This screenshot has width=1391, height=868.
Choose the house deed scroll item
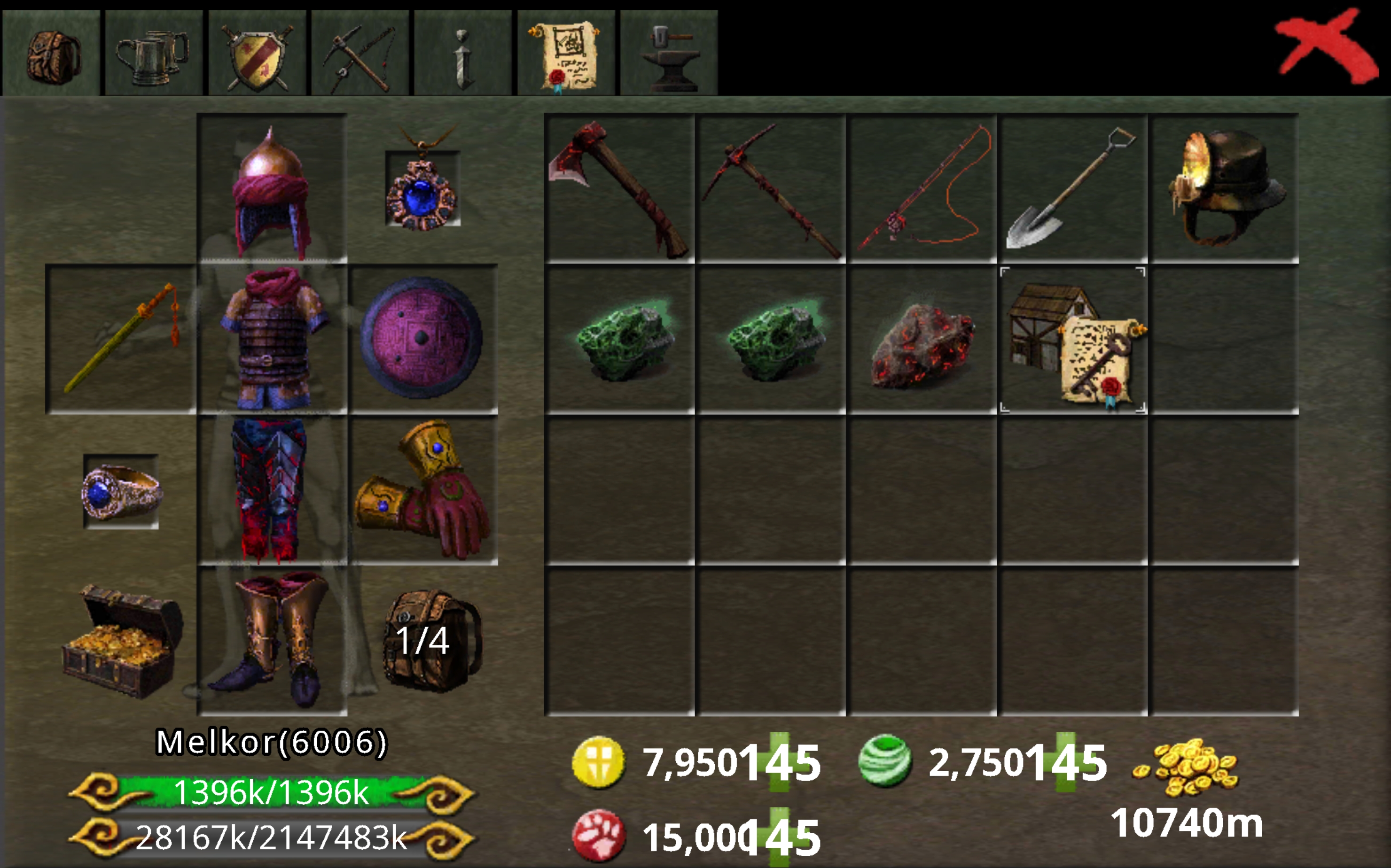pyautogui.click(x=1073, y=340)
